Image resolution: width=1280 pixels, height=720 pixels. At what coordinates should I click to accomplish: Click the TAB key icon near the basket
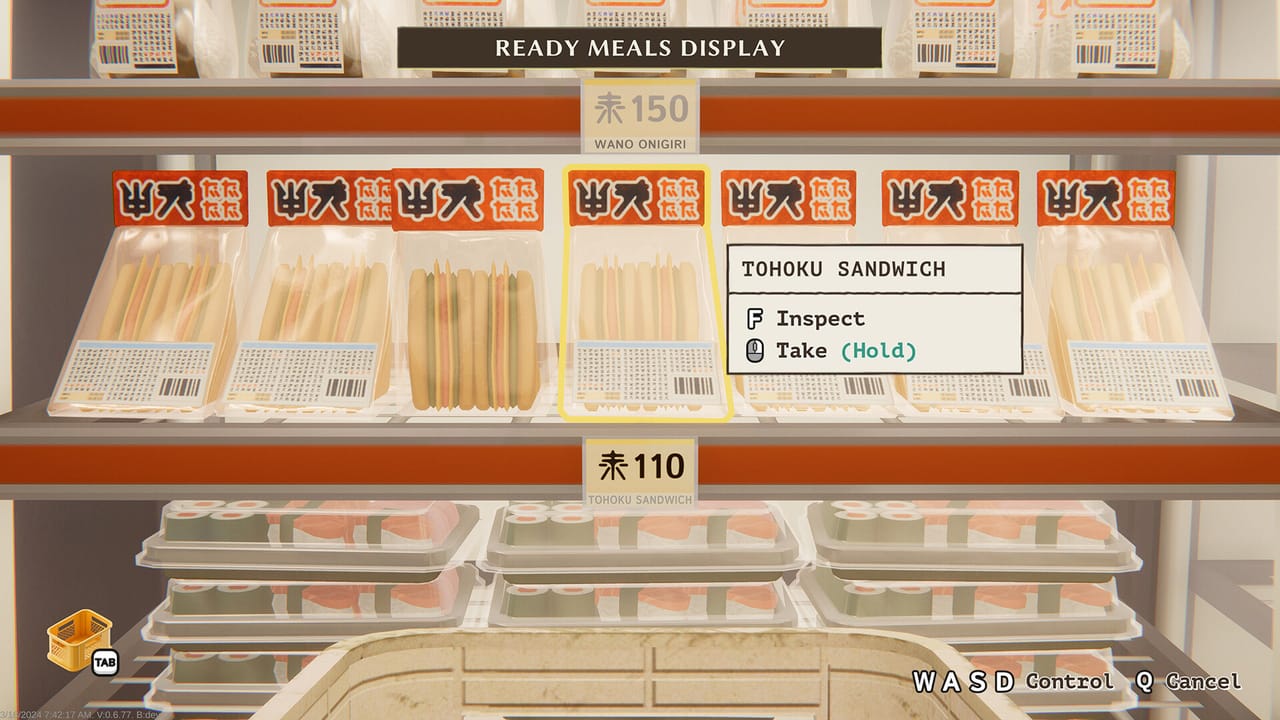pyautogui.click(x=108, y=662)
